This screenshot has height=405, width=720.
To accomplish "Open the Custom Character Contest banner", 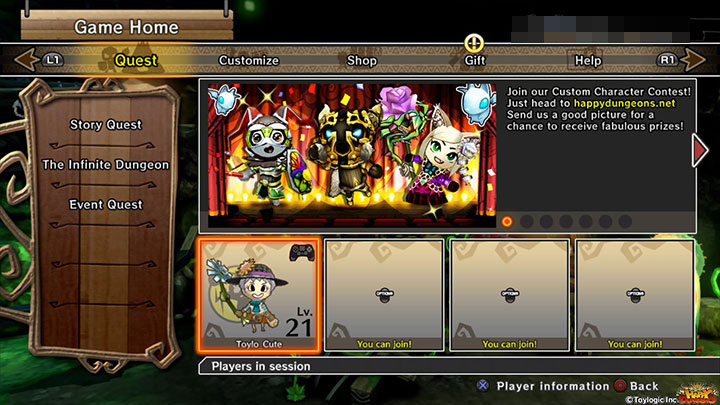I will click(350, 147).
